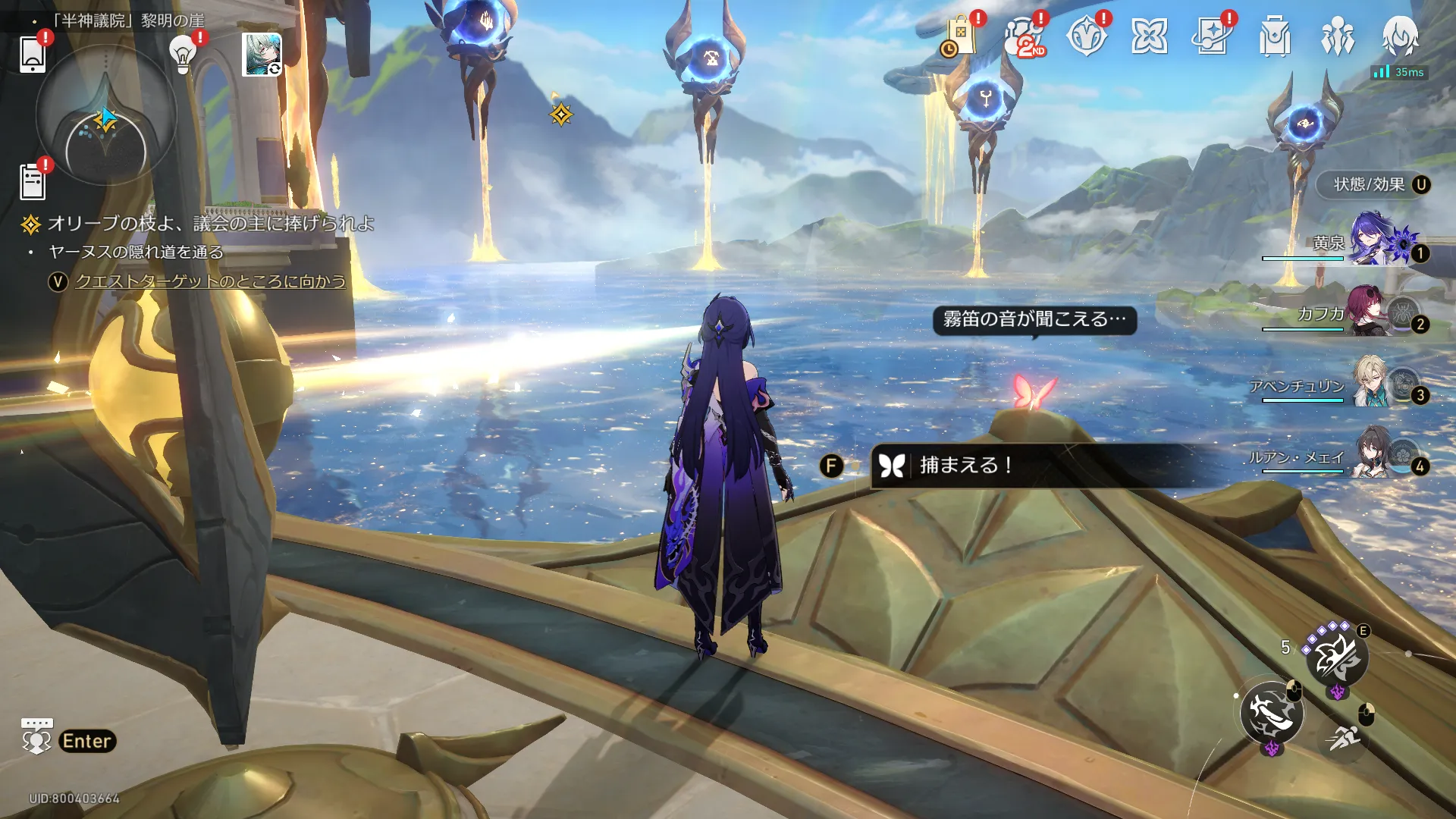This screenshot has width=1456, height=819.
Task: Click the quest target navigation link
Action: (x=210, y=281)
